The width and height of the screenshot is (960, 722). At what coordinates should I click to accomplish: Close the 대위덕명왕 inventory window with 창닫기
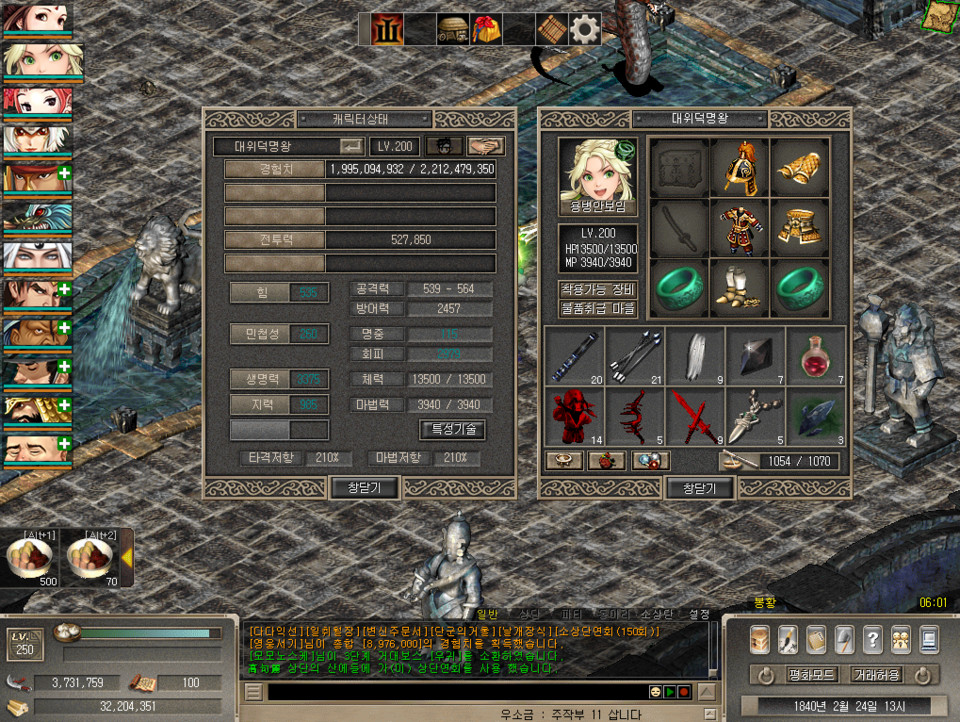pos(700,488)
